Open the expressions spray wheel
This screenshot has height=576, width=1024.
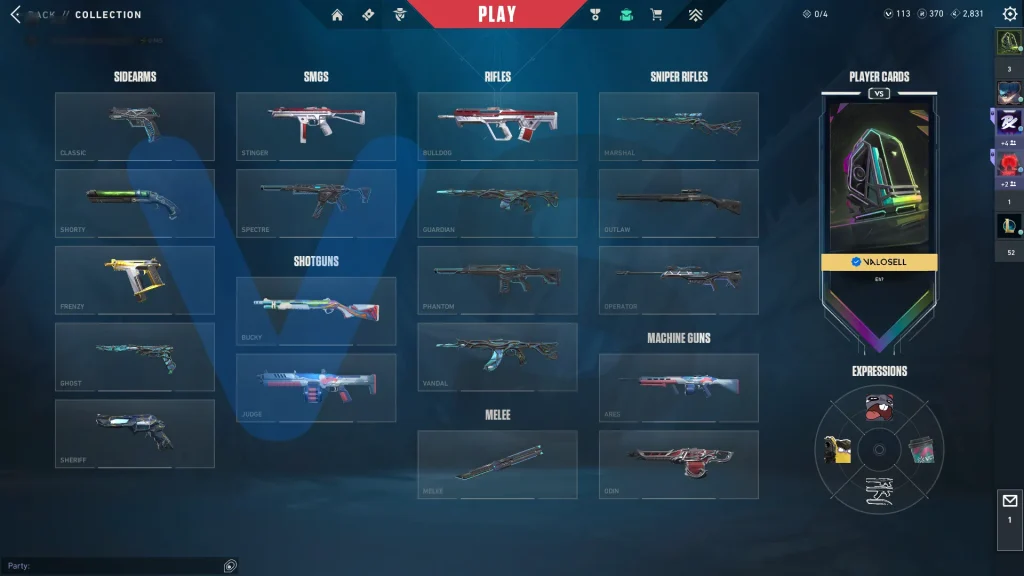click(x=879, y=449)
